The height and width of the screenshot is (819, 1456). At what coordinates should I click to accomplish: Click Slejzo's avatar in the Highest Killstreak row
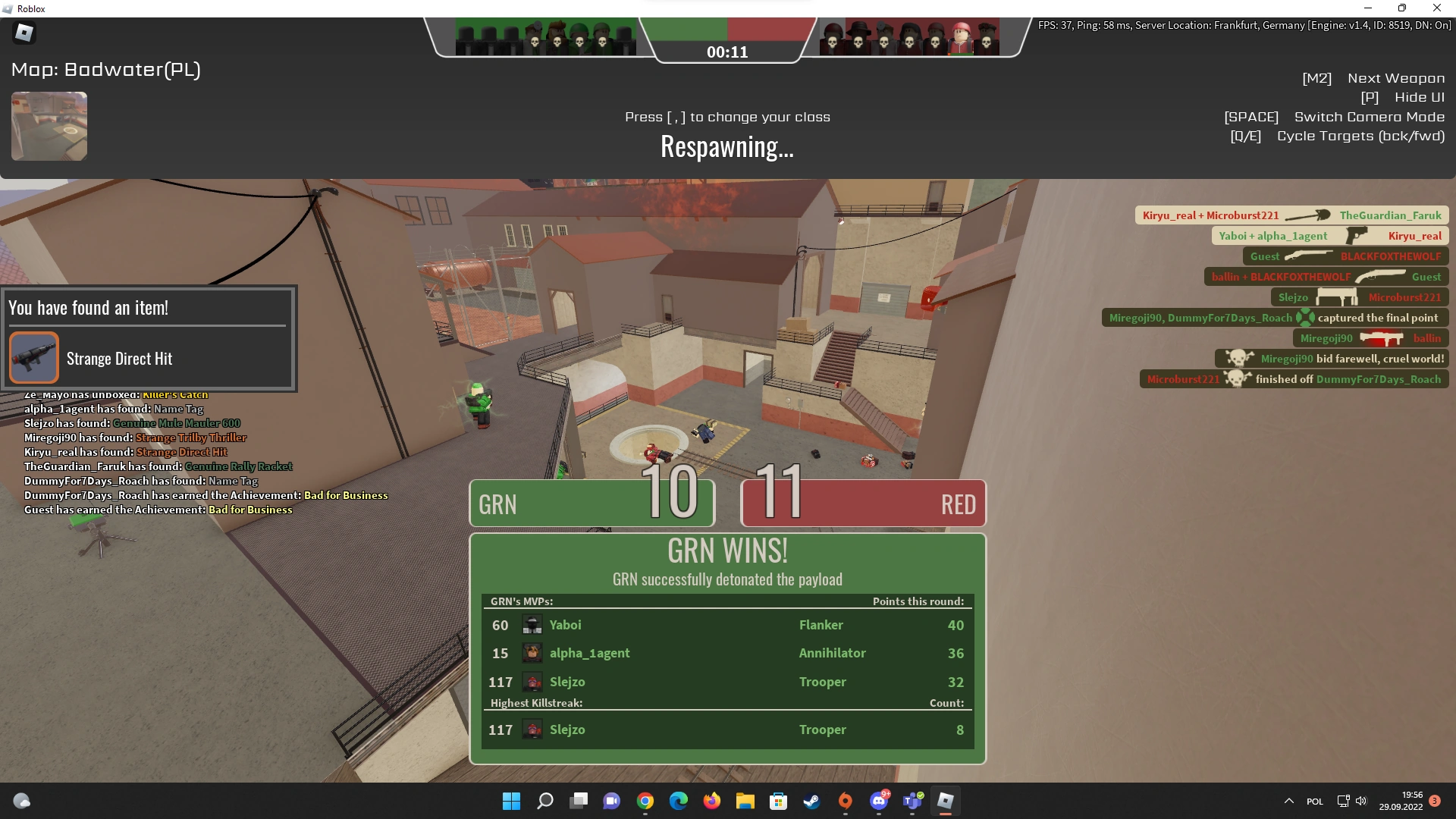(532, 729)
